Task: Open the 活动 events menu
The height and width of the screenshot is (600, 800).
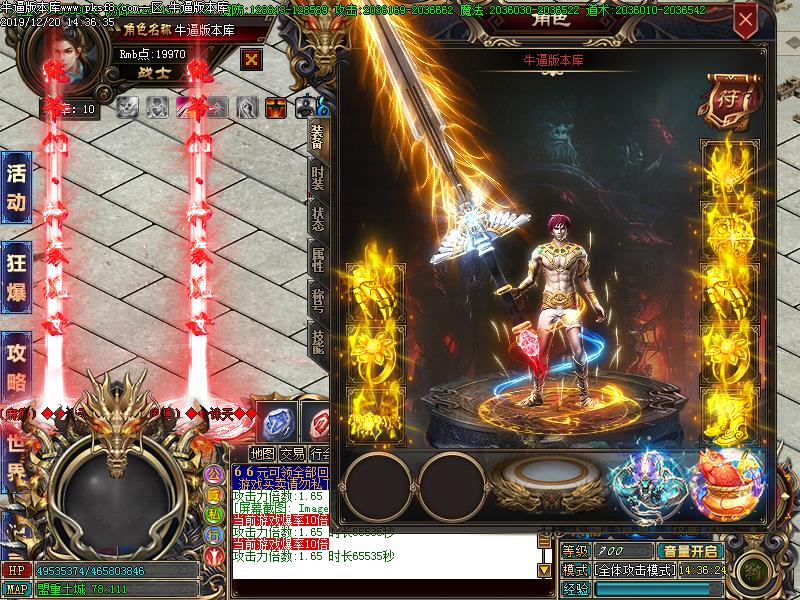Action: pyautogui.click(x=16, y=187)
